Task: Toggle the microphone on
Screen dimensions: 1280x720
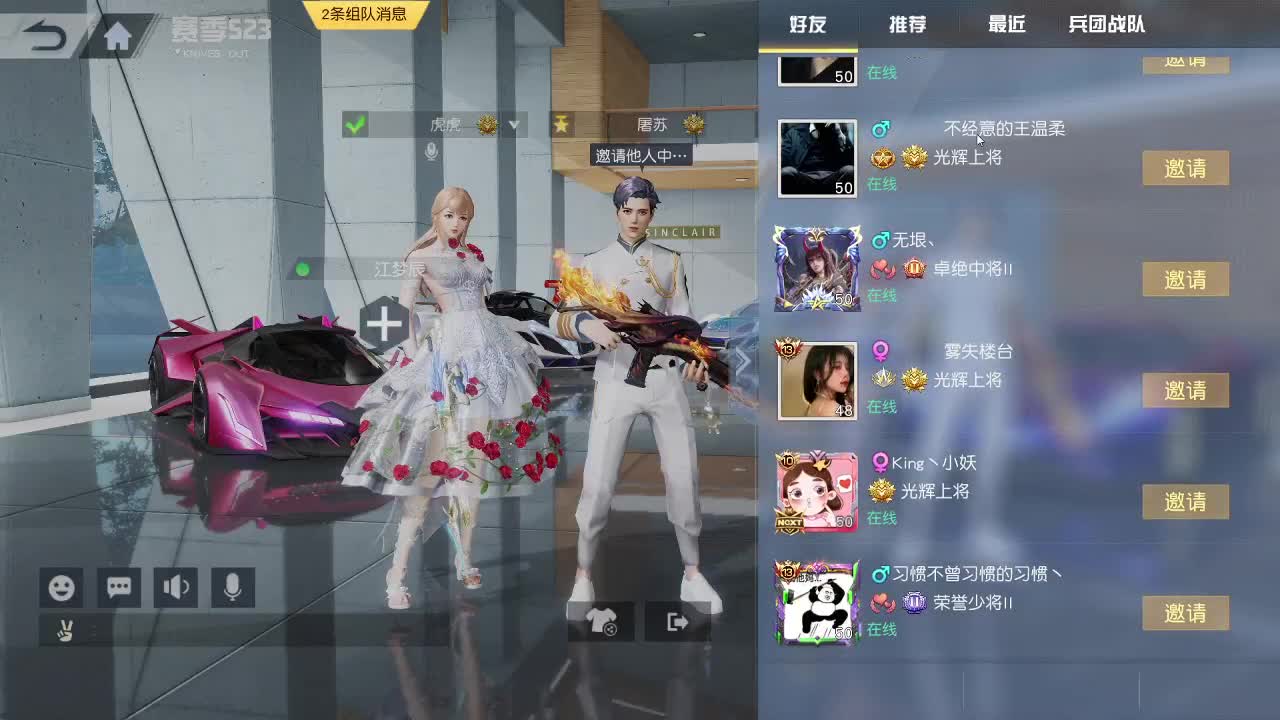Action: [234, 588]
